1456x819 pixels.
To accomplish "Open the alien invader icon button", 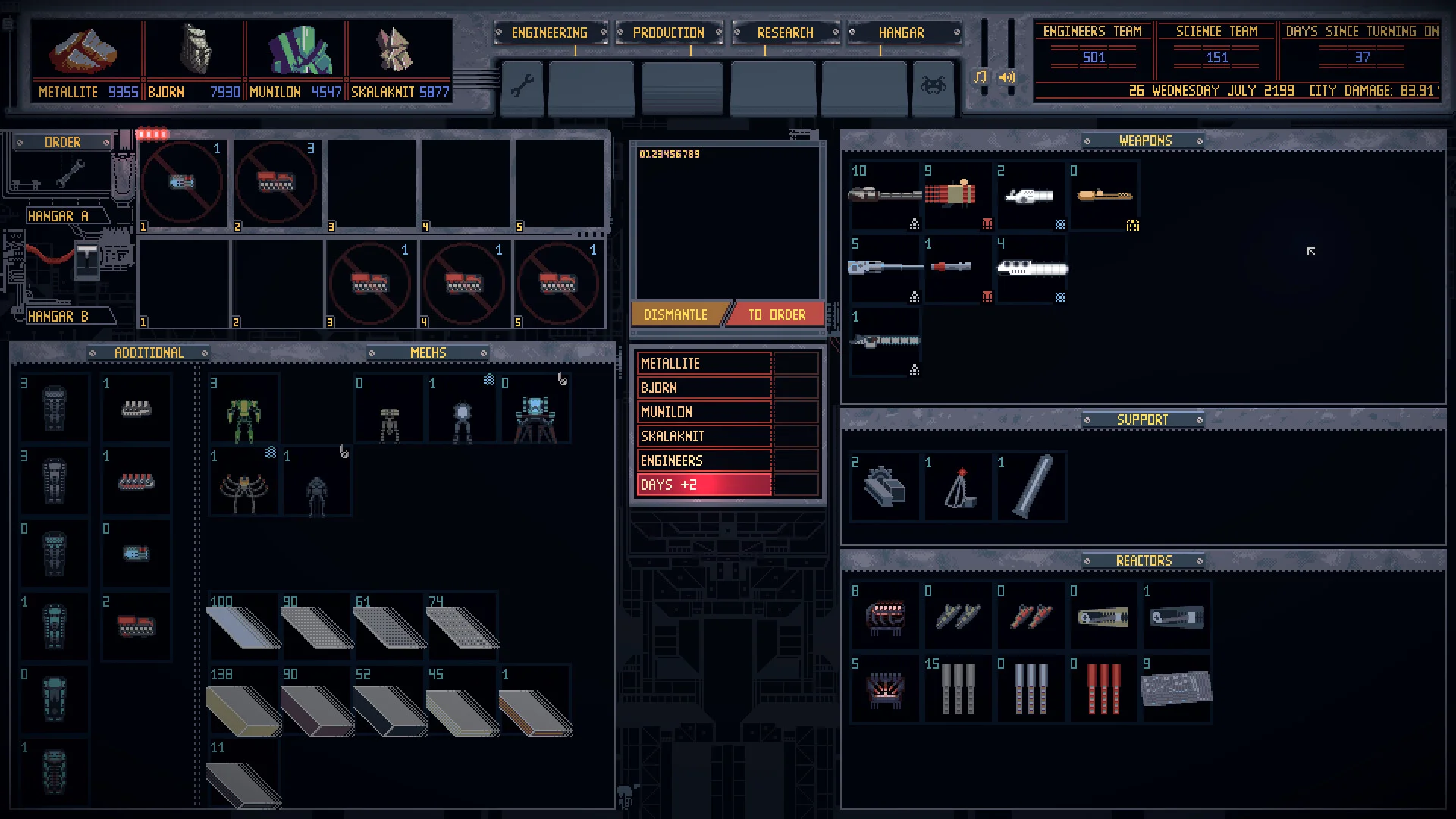I will [933, 86].
